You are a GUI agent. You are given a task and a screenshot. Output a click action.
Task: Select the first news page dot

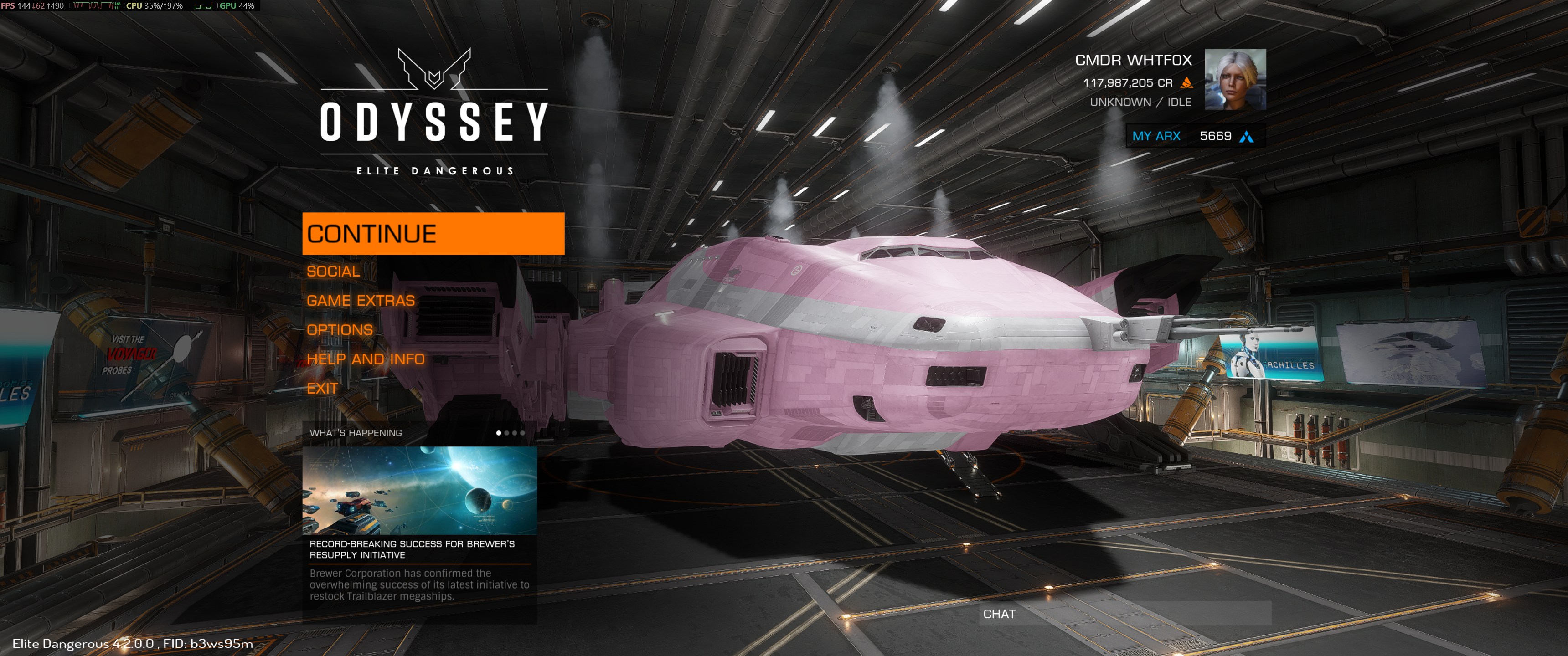(499, 433)
